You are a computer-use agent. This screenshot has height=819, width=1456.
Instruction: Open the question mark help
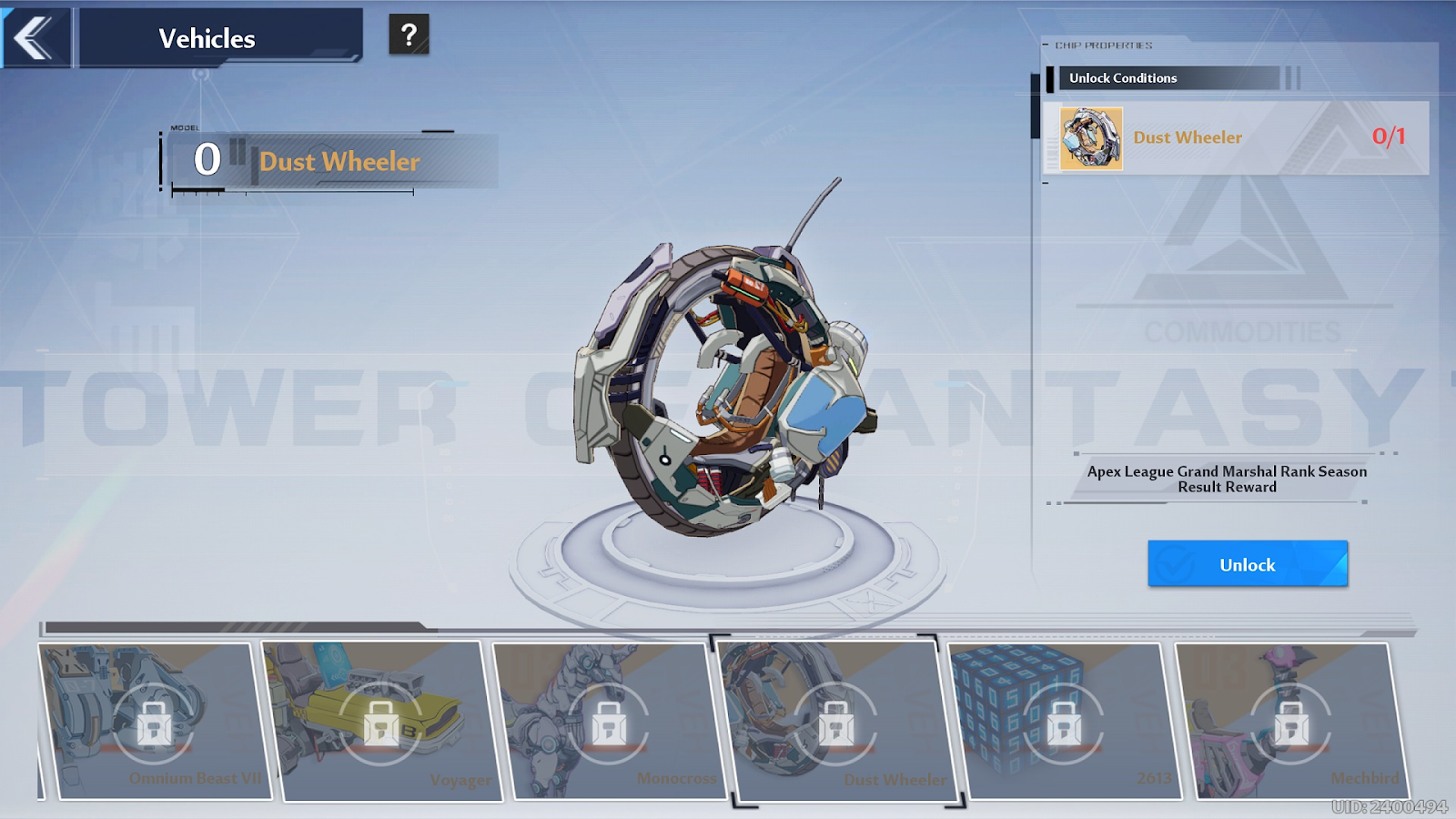coord(409,35)
